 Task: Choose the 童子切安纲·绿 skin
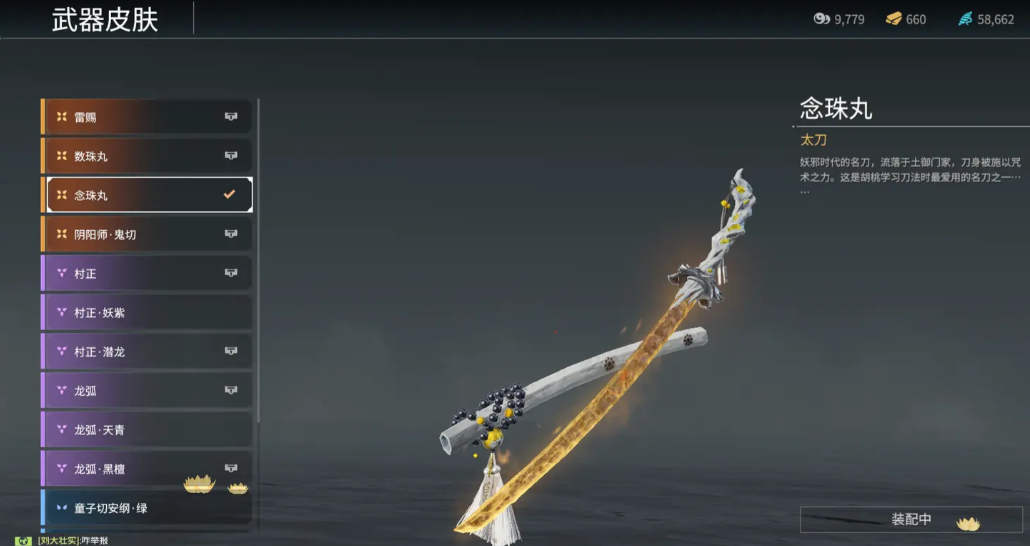[146, 508]
